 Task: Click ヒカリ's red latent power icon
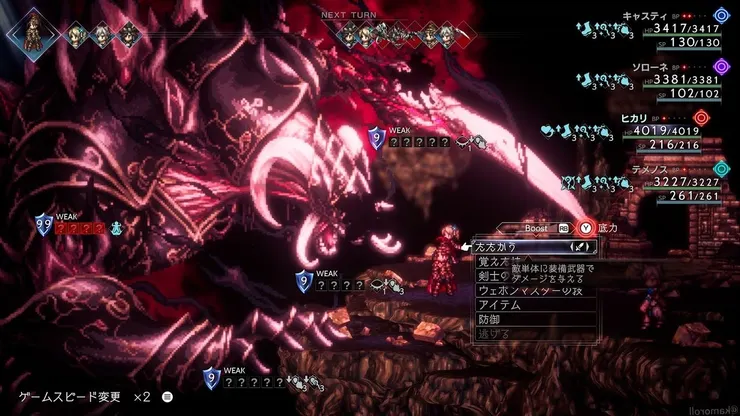click(x=700, y=118)
